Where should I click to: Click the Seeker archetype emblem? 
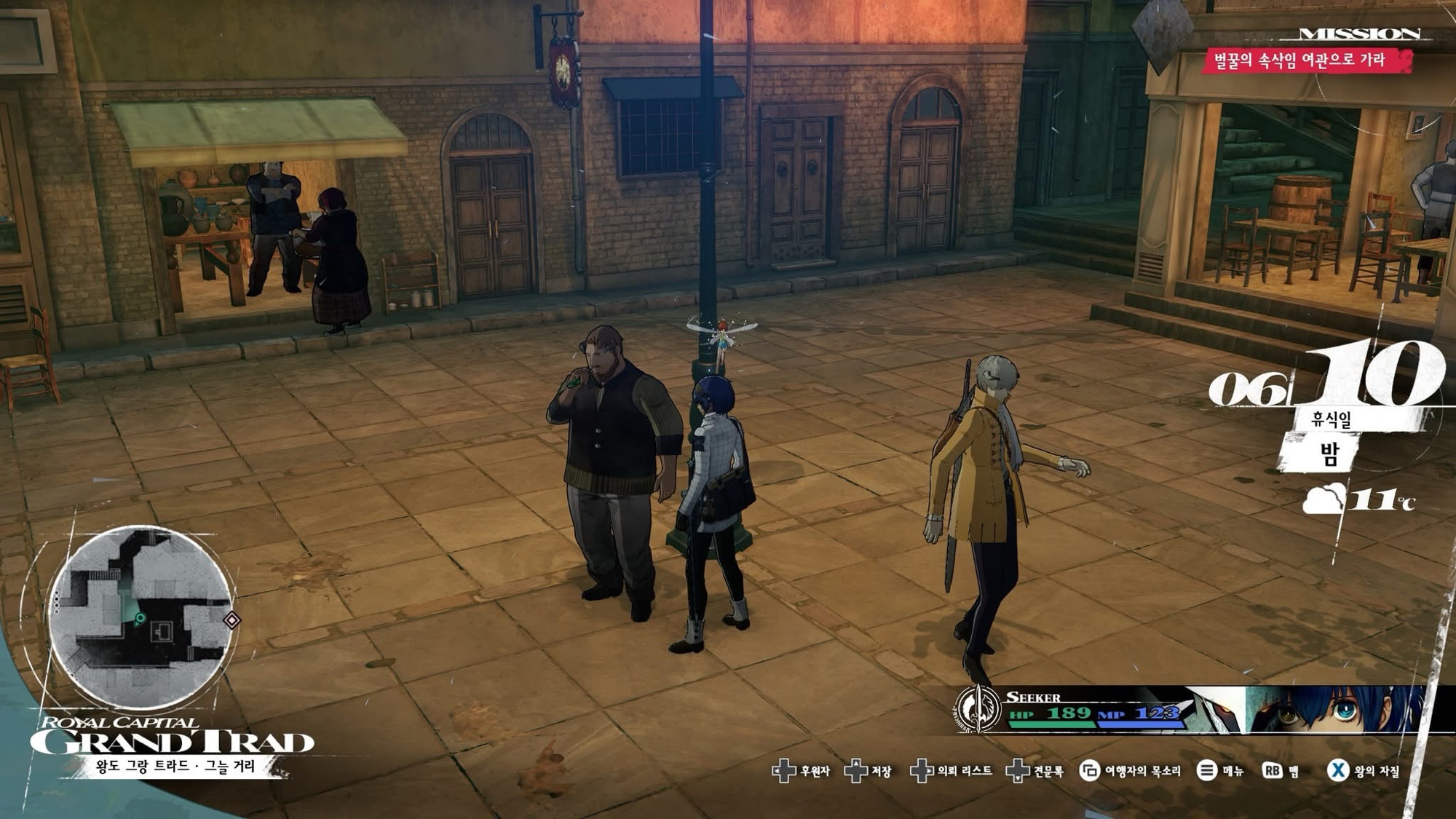tap(978, 708)
